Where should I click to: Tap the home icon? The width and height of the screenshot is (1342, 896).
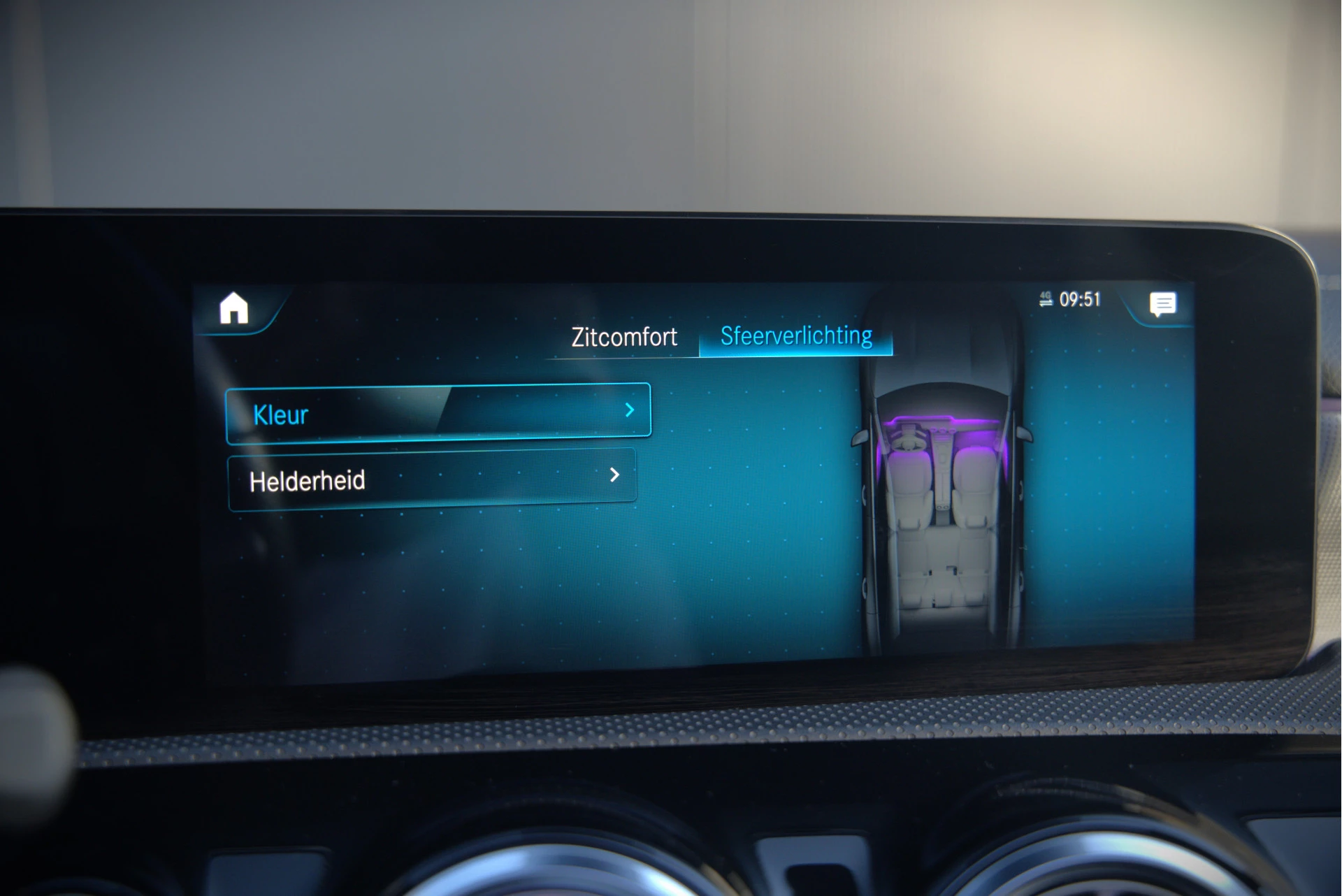coord(233,308)
